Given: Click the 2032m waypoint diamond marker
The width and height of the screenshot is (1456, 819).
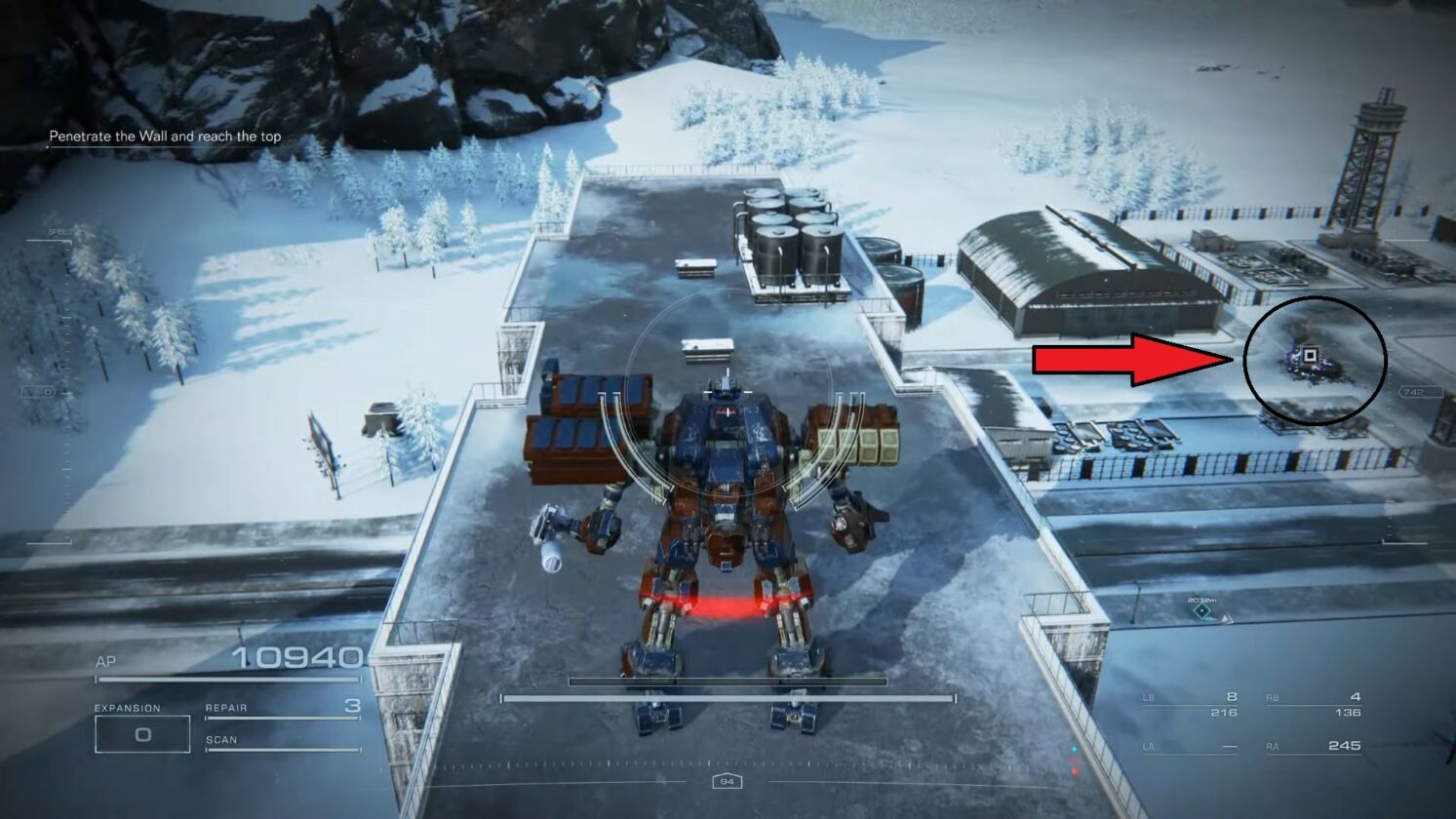Looking at the screenshot, I should click(1202, 611).
